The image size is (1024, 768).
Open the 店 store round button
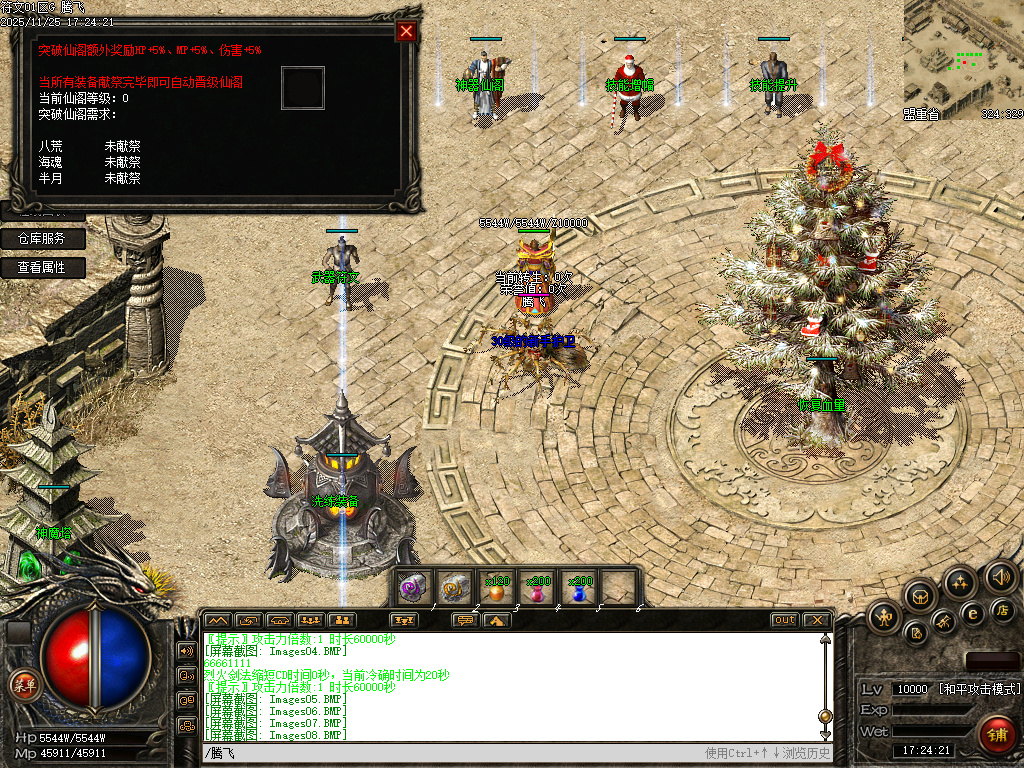(1003, 609)
